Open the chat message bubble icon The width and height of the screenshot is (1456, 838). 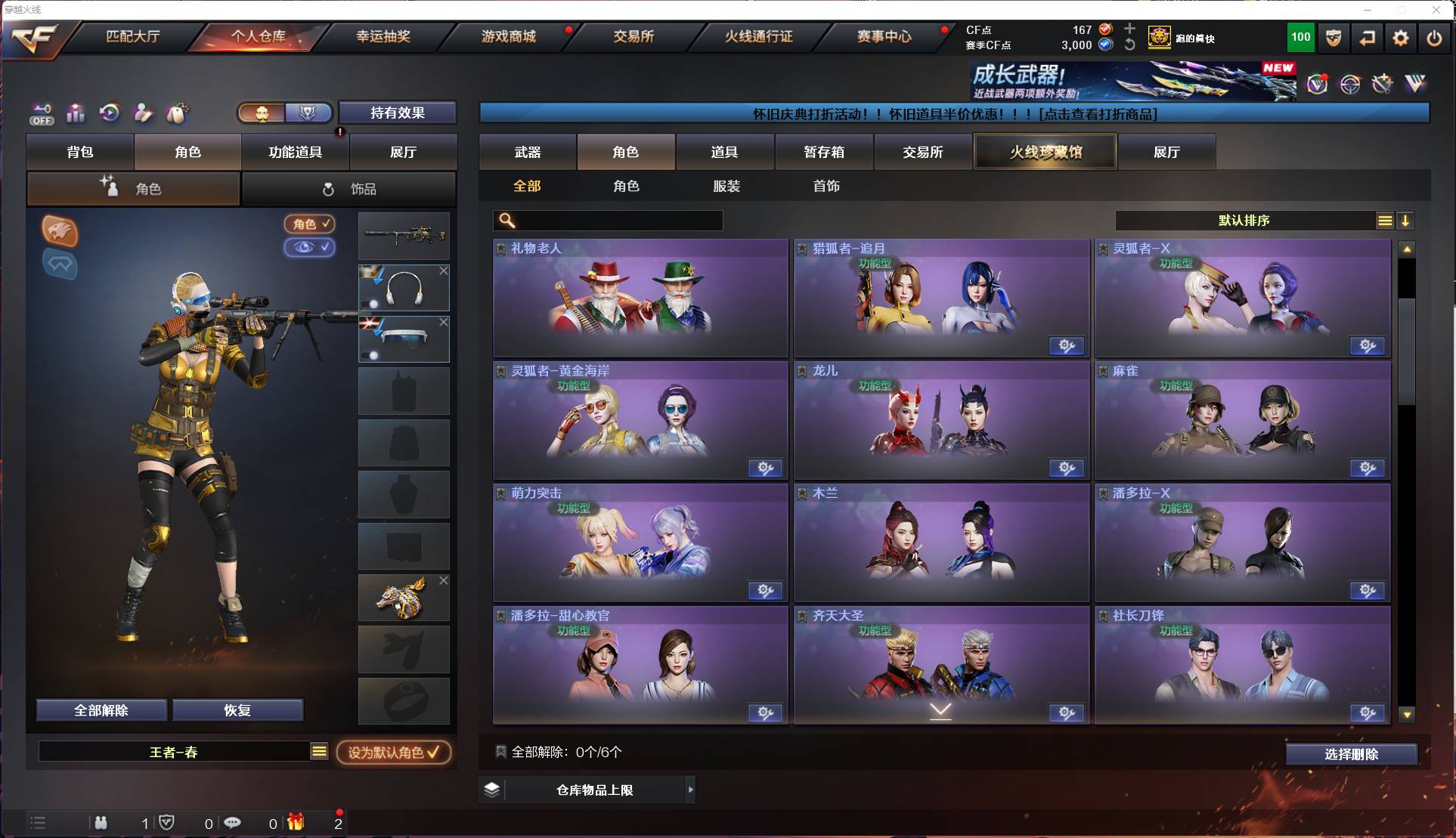(x=233, y=823)
